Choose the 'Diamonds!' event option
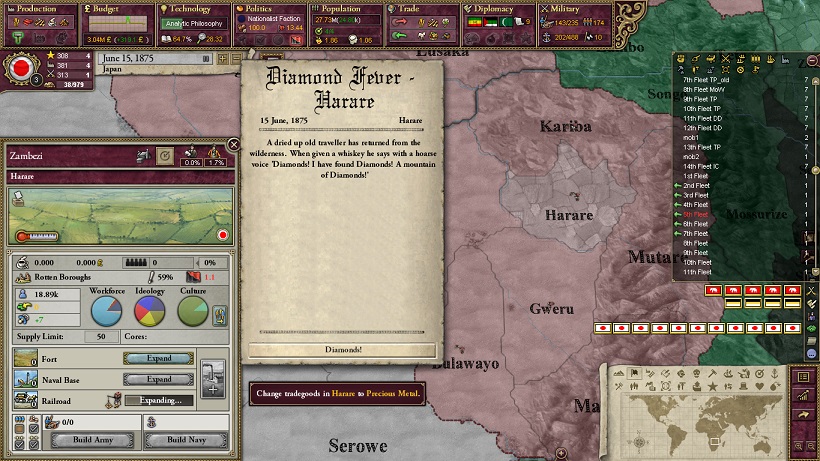This screenshot has width=820, height=461. point(341,350)
